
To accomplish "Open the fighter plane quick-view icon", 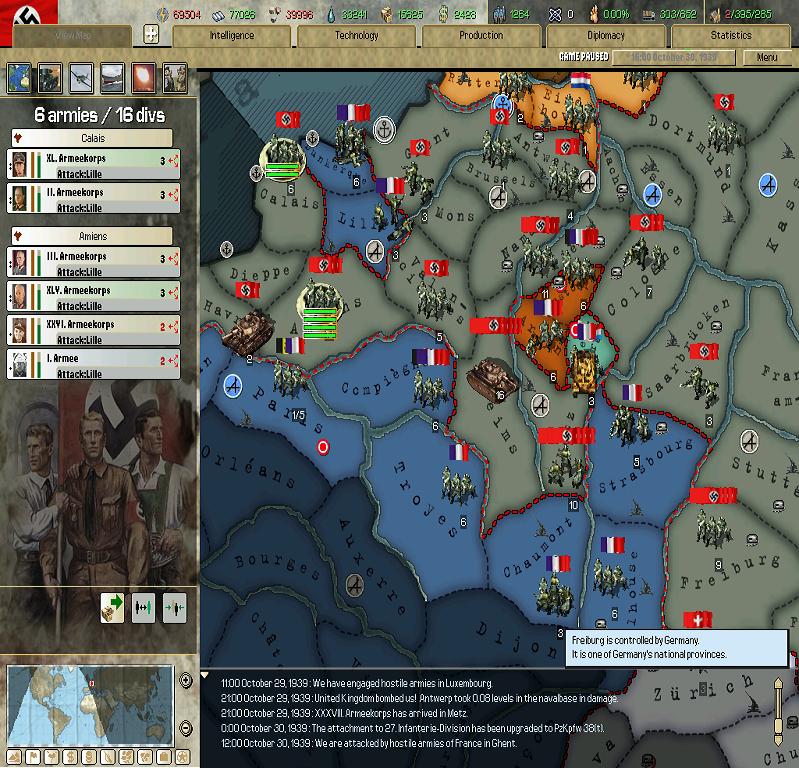I will (x=81, y=77).
